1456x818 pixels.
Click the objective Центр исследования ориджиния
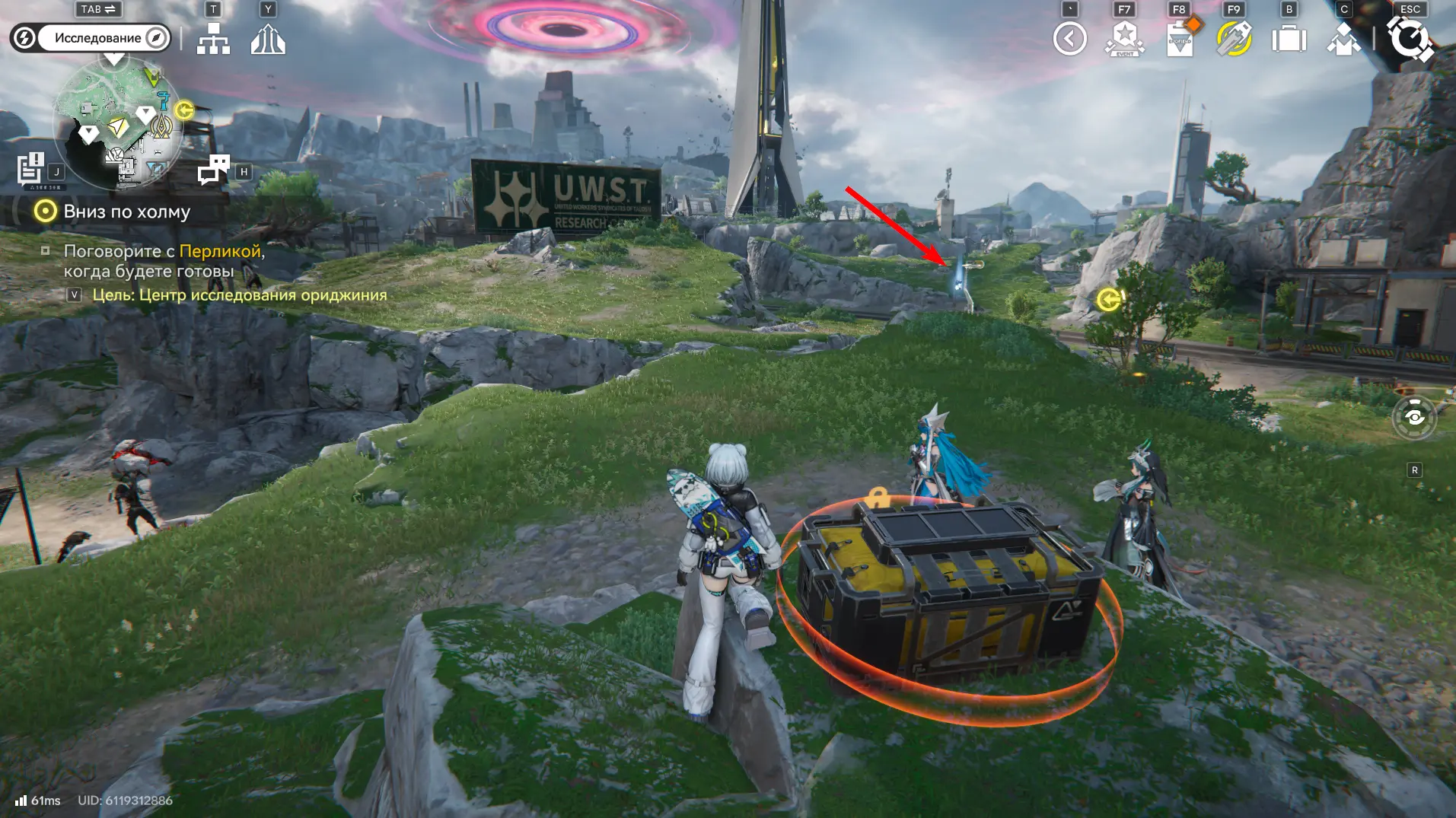click(239, 295)
